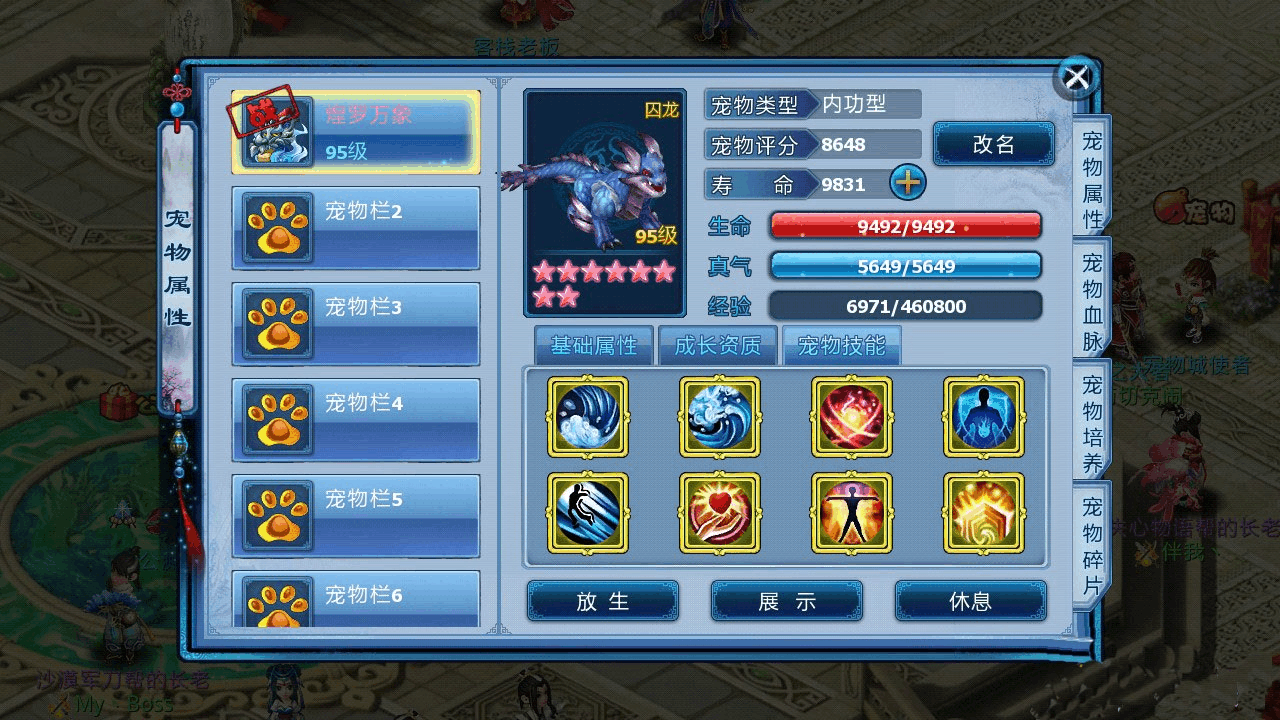The width and height of the screenshot is (1280, 720).
Task: Release the pet with 放生
Action: point(603,601)
